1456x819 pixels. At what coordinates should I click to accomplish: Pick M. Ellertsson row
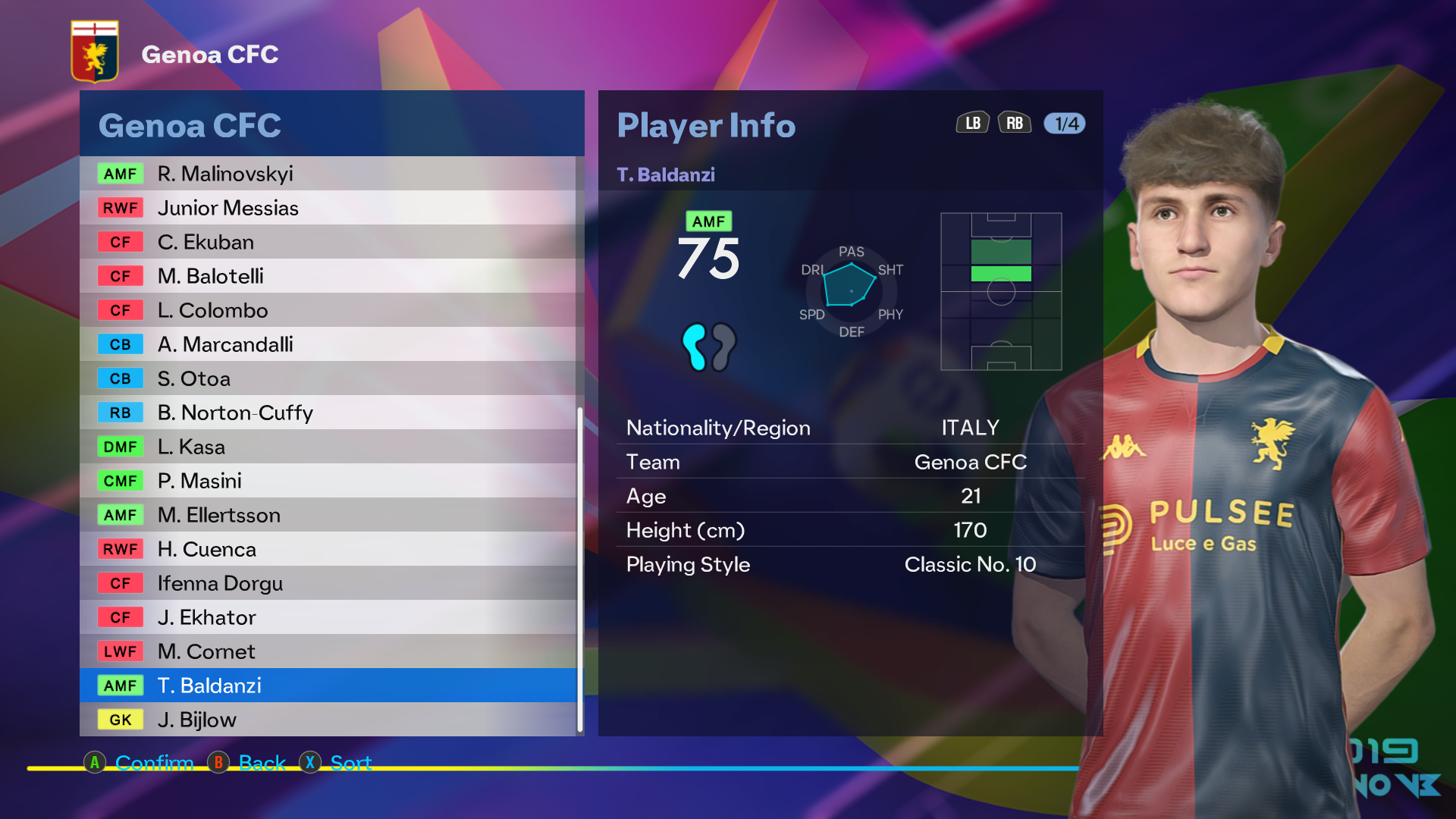(x=328, y=515)
